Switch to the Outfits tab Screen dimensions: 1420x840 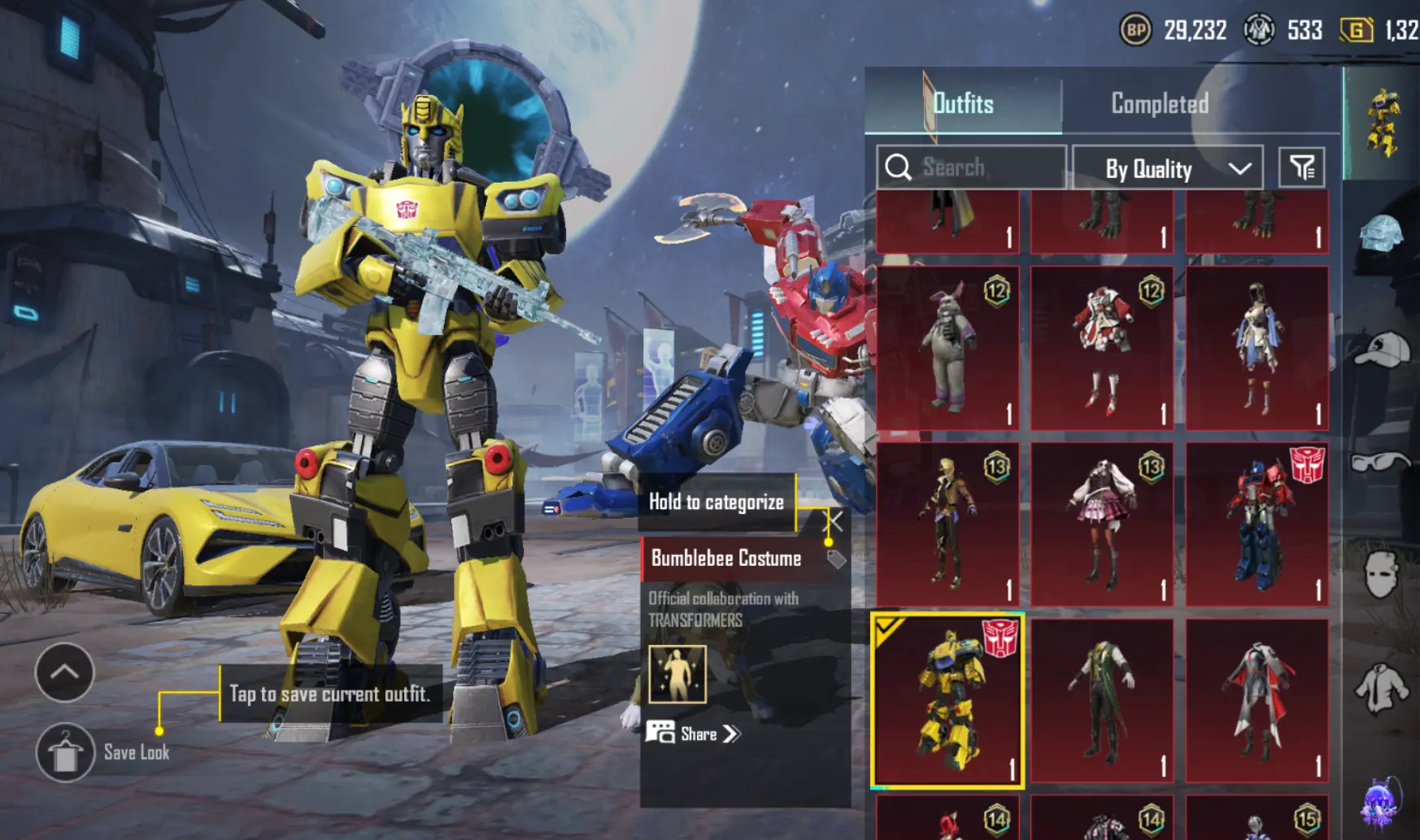[963, 103]
